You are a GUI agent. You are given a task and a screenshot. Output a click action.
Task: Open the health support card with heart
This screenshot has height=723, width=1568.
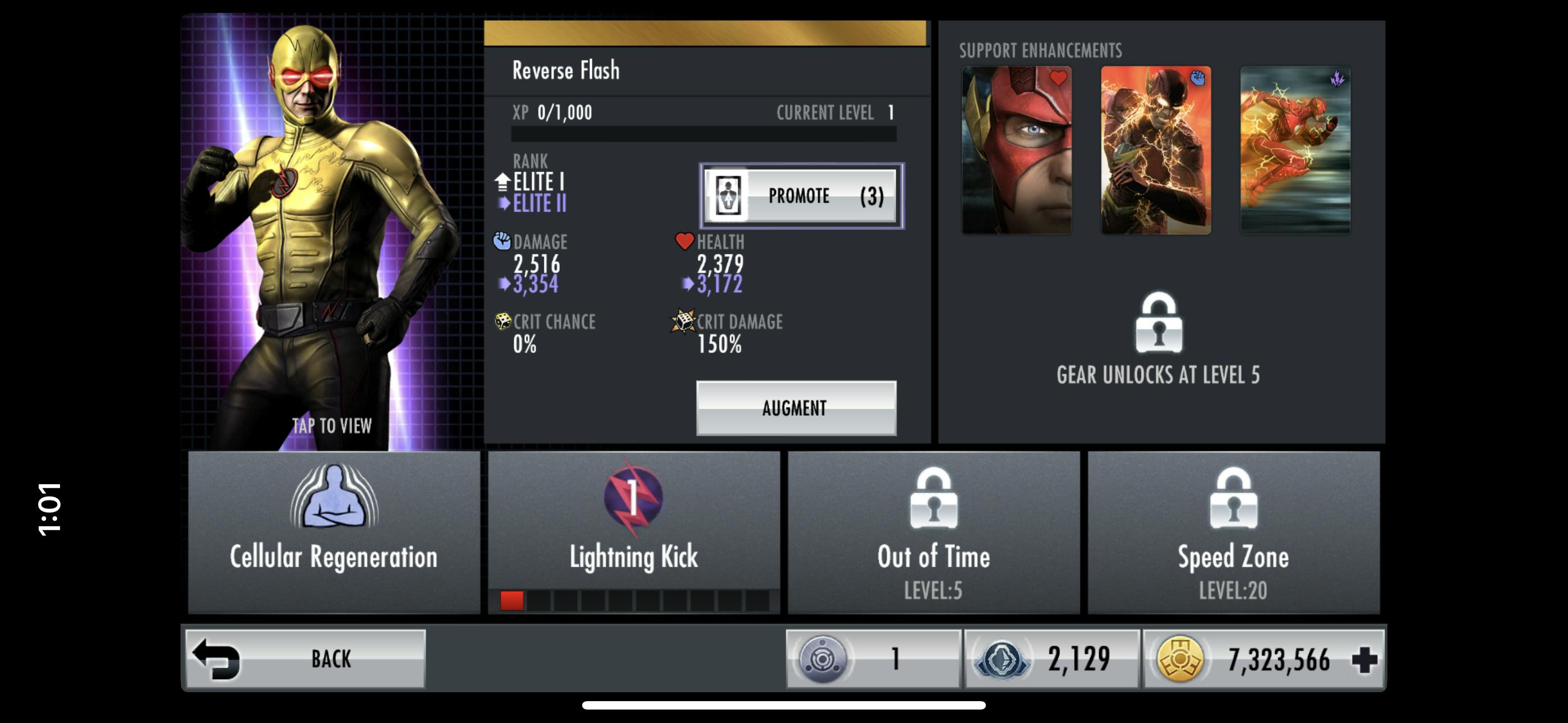(1016, 150)
